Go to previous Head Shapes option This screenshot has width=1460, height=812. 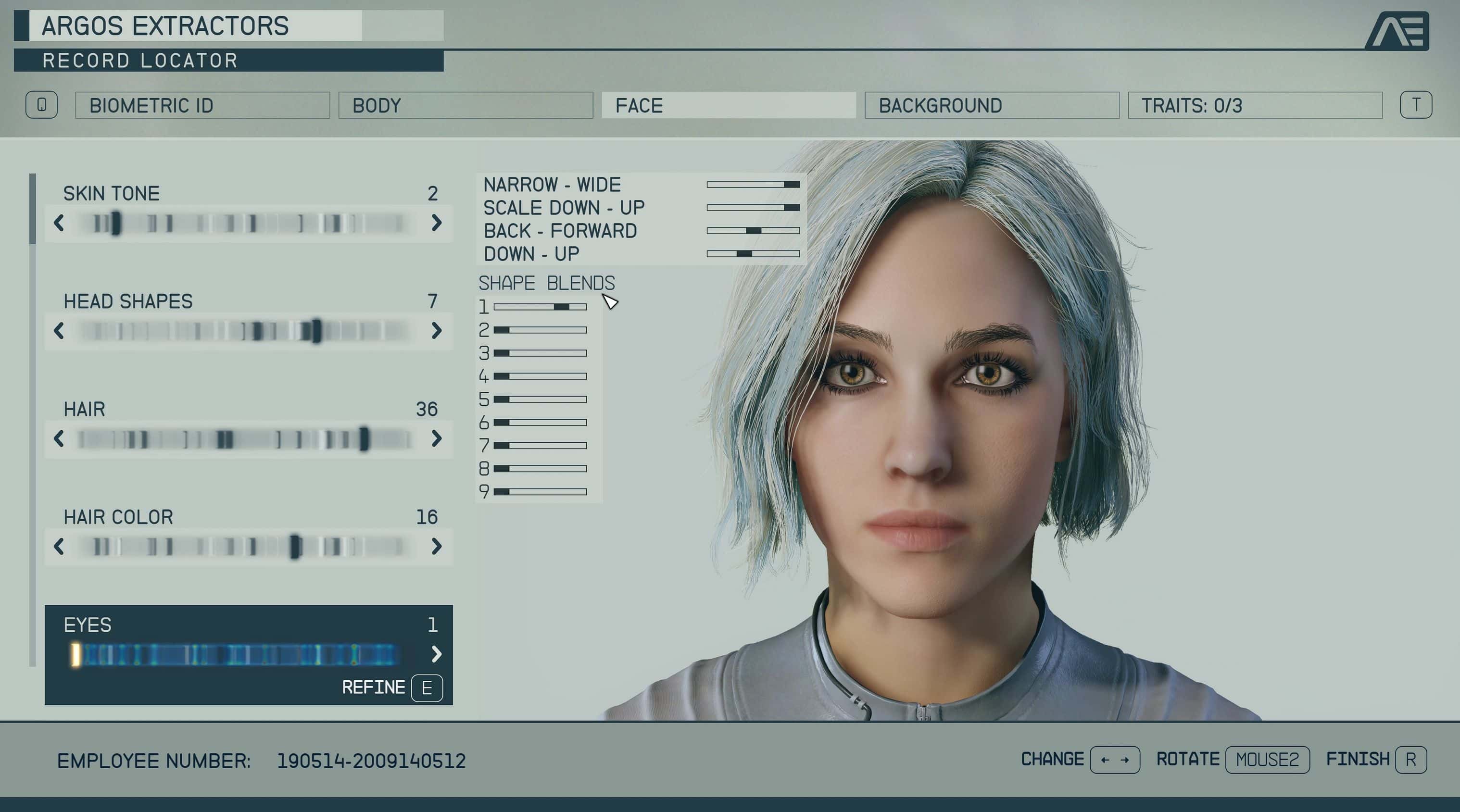(x=59, y=330)
